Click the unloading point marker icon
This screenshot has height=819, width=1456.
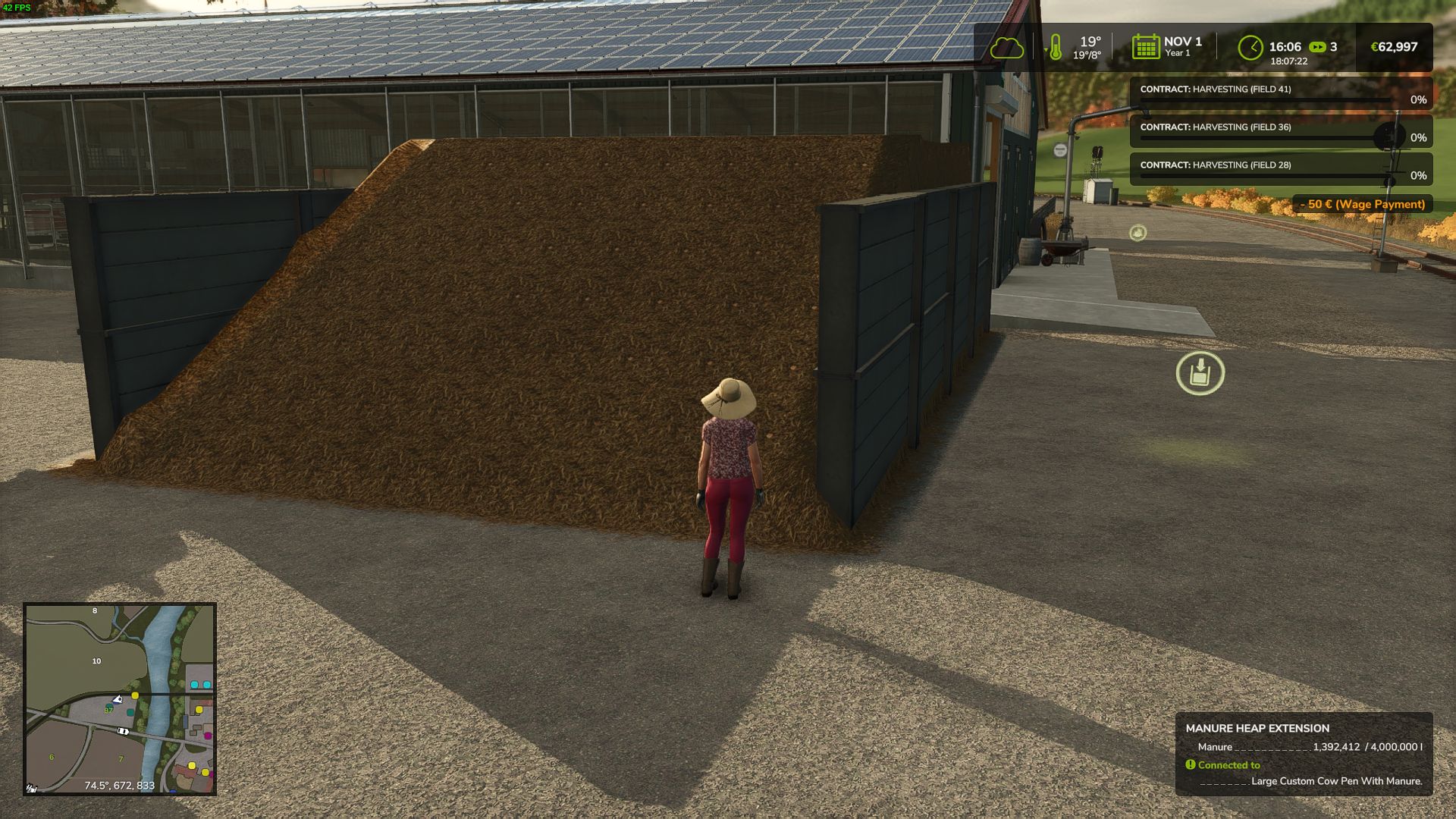pos(1200,373)
